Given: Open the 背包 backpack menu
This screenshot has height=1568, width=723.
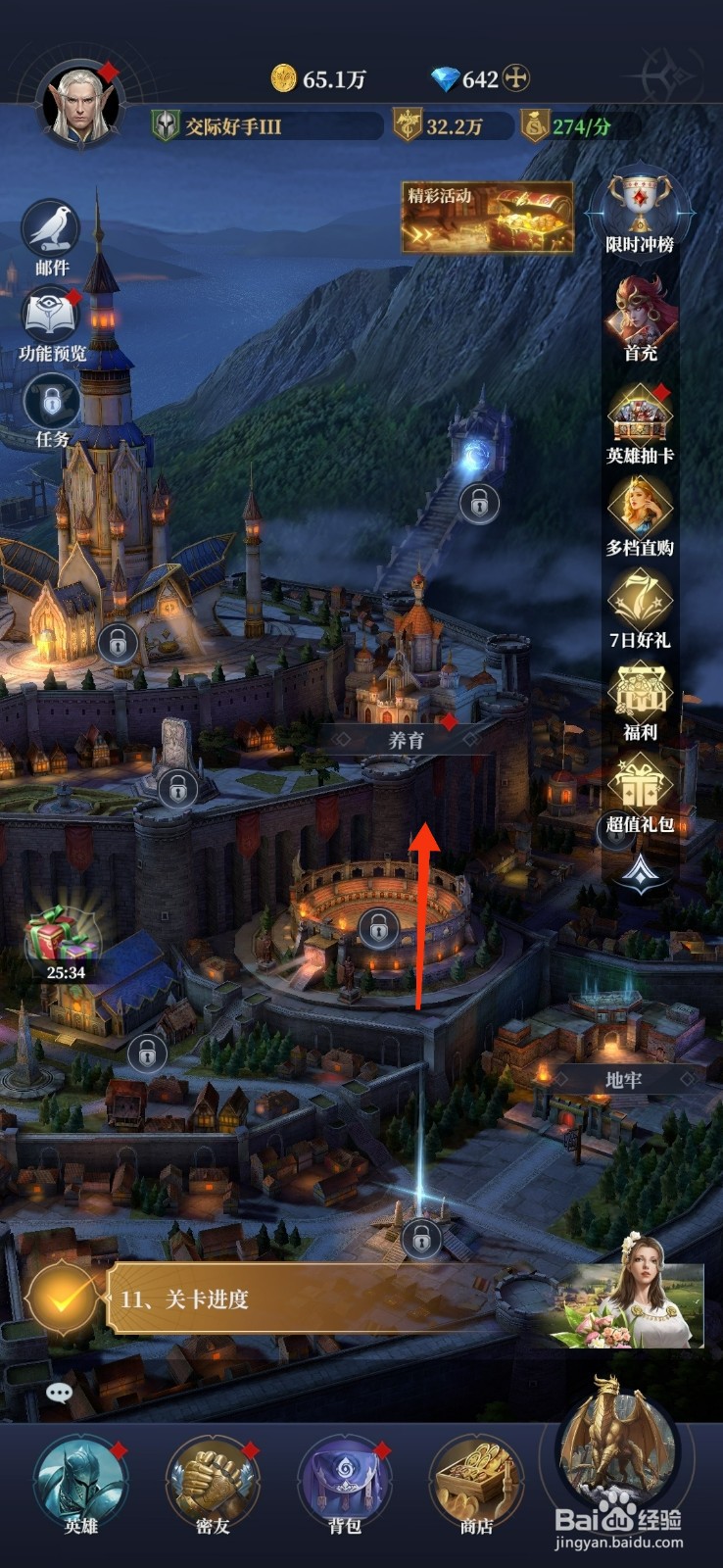Looking at the screenshot, I should pyautogui.click(x=344, y=1485).
